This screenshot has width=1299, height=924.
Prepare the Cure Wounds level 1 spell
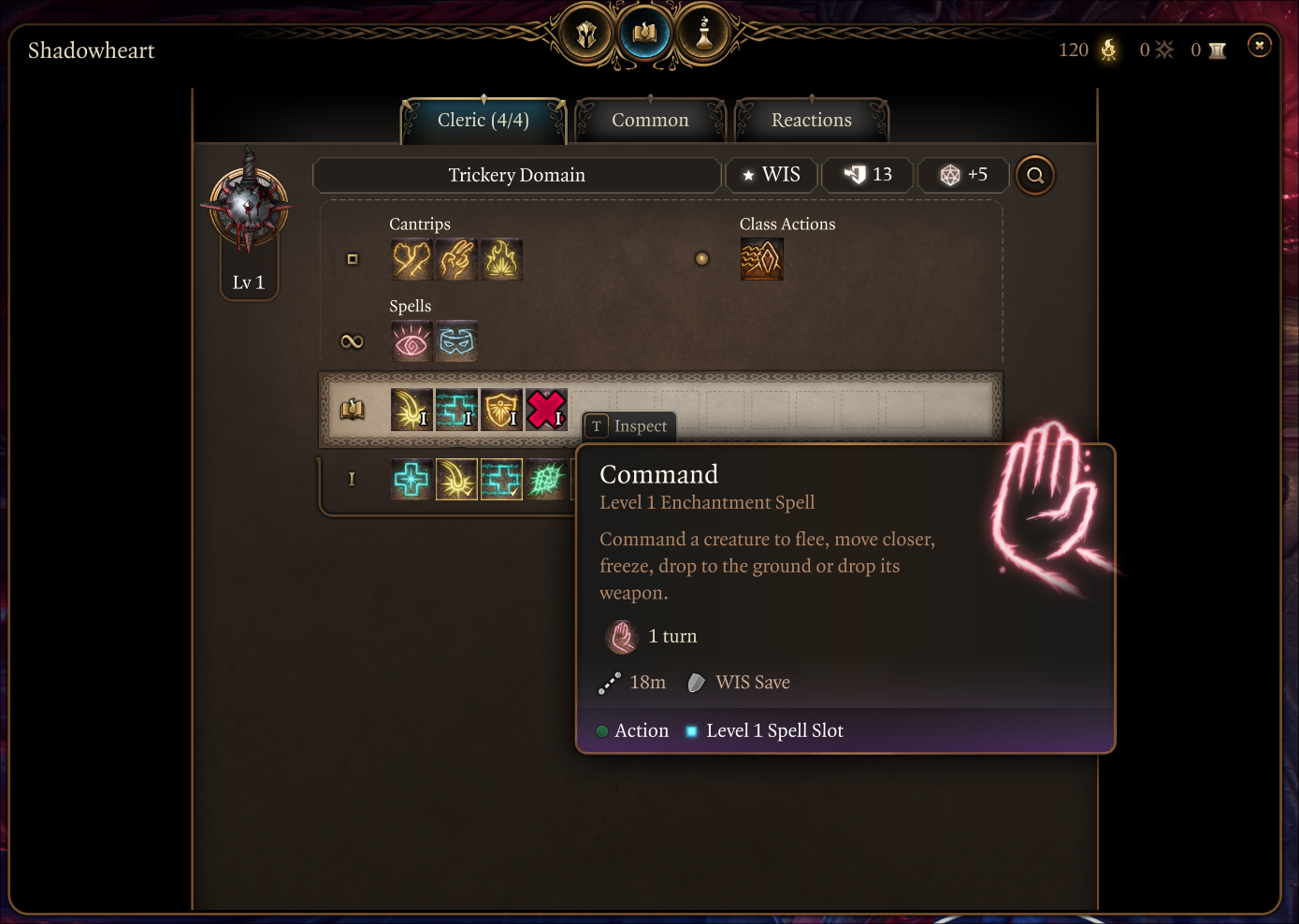(411, 480)
